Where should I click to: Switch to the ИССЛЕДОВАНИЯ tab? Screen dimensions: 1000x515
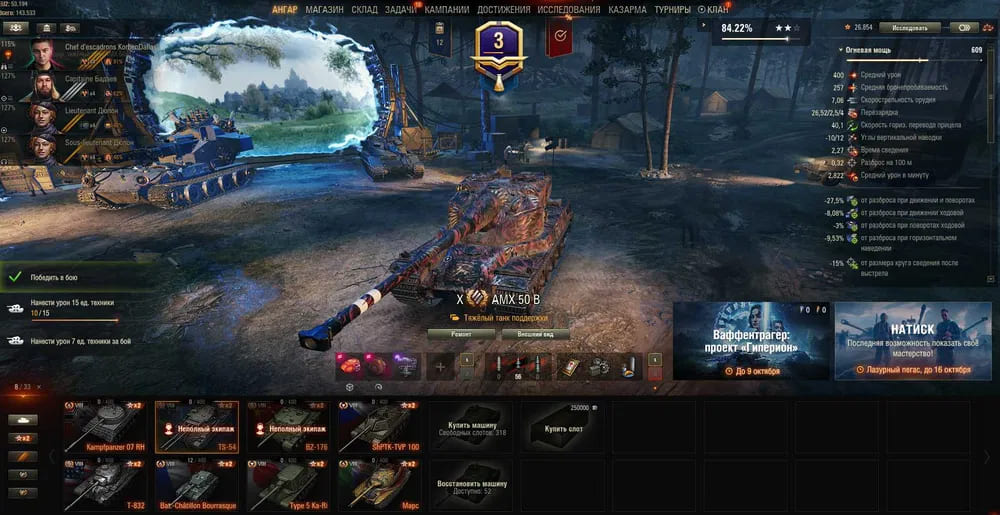(568, 9)
